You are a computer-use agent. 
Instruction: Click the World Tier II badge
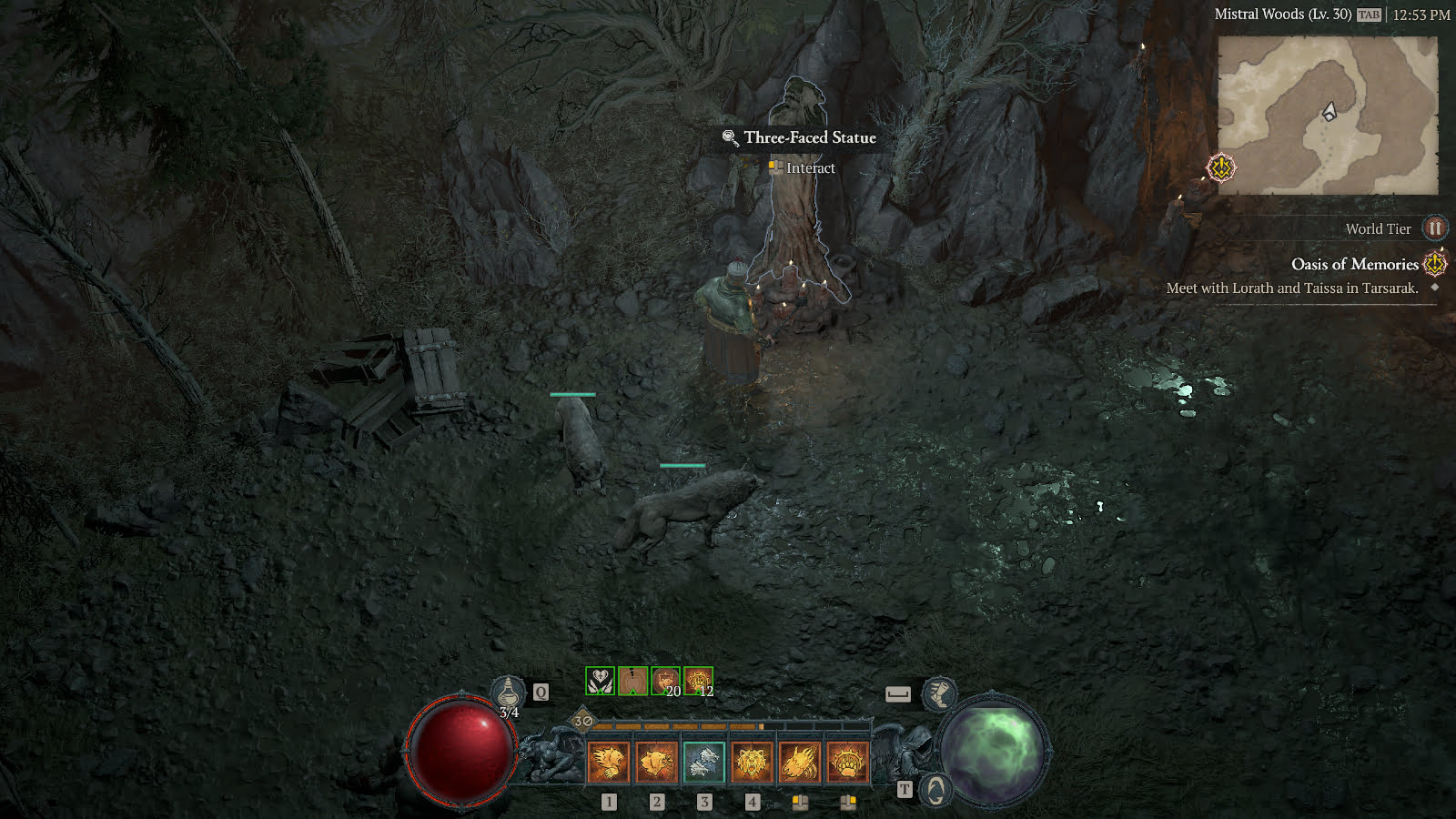tap(1434, 228)
